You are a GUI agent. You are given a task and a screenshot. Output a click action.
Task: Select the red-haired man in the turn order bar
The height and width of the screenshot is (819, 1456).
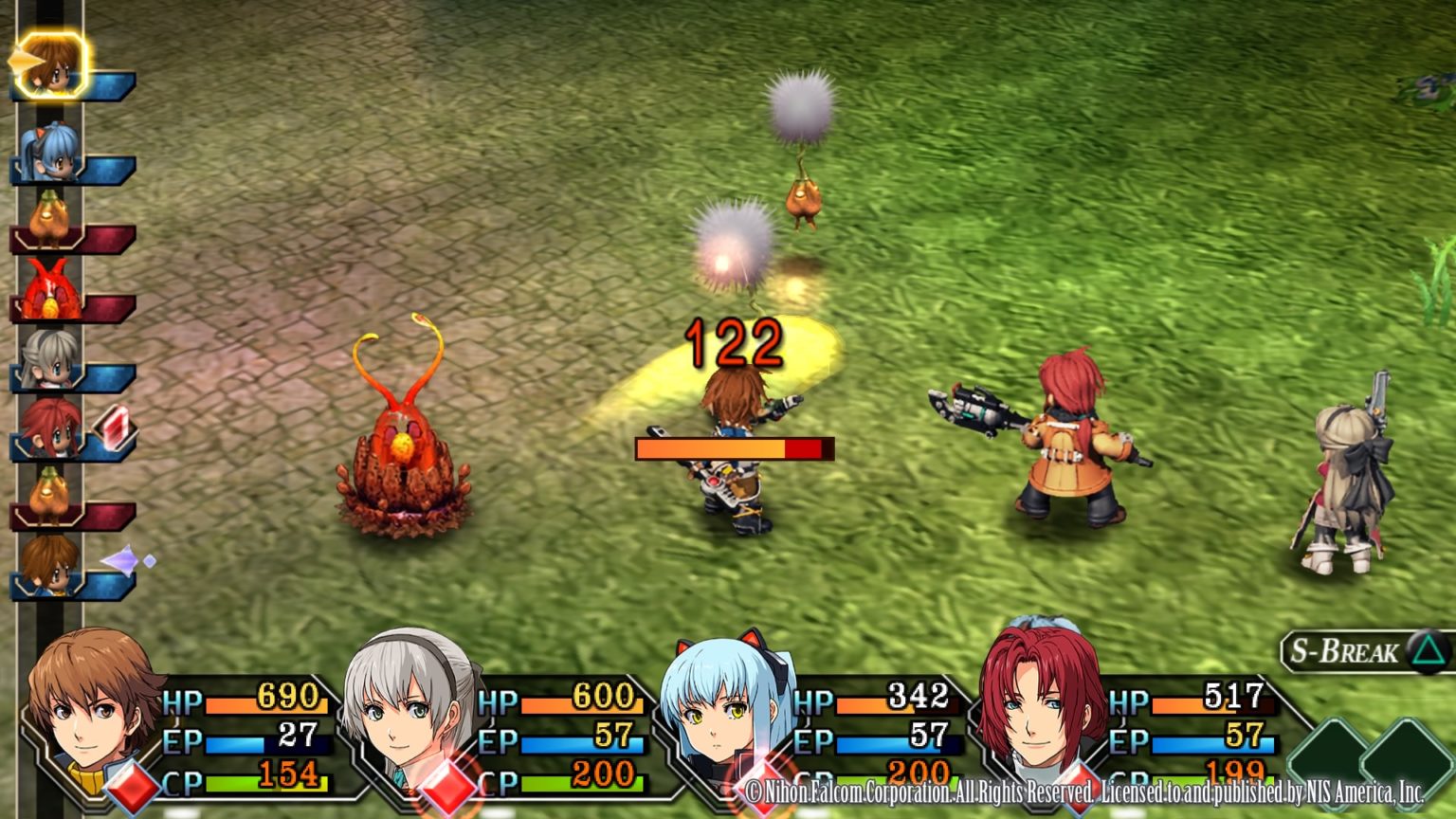click(x=49, y=428)
